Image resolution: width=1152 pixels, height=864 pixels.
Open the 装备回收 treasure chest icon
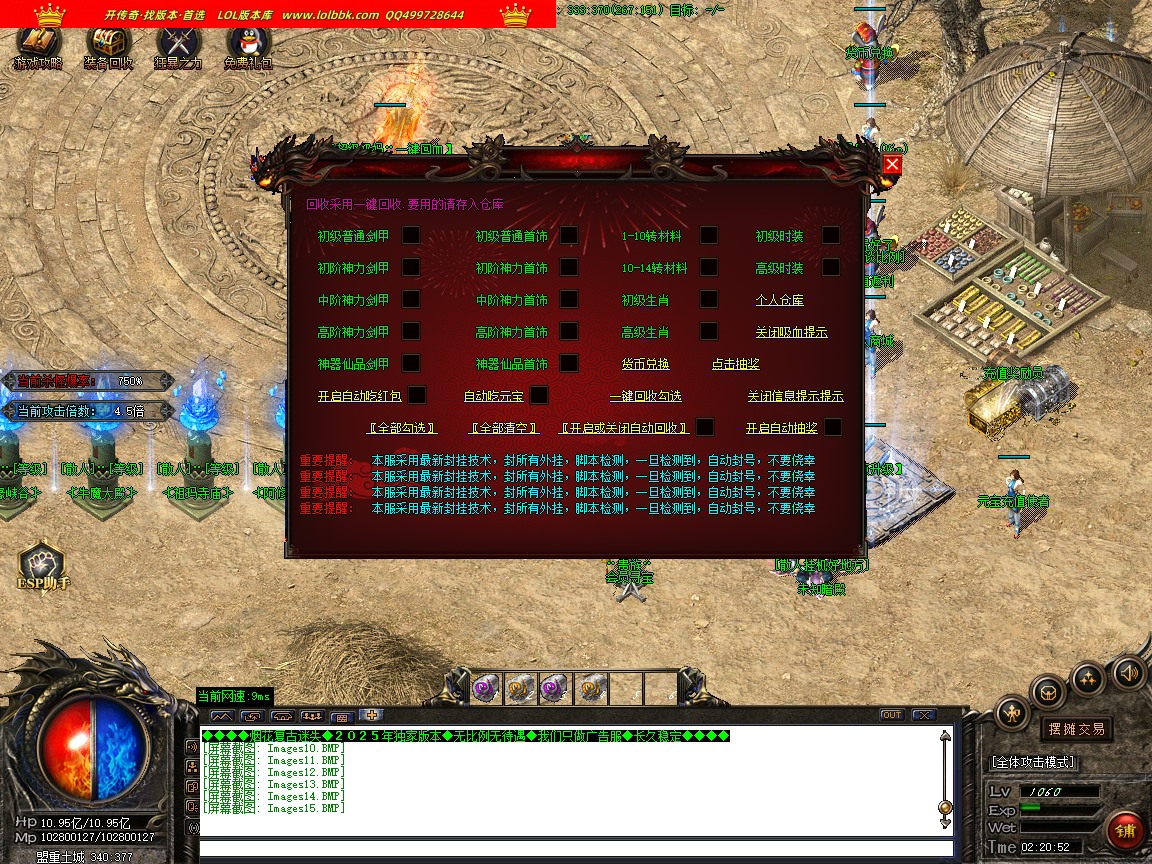click(x=108, y=45)
